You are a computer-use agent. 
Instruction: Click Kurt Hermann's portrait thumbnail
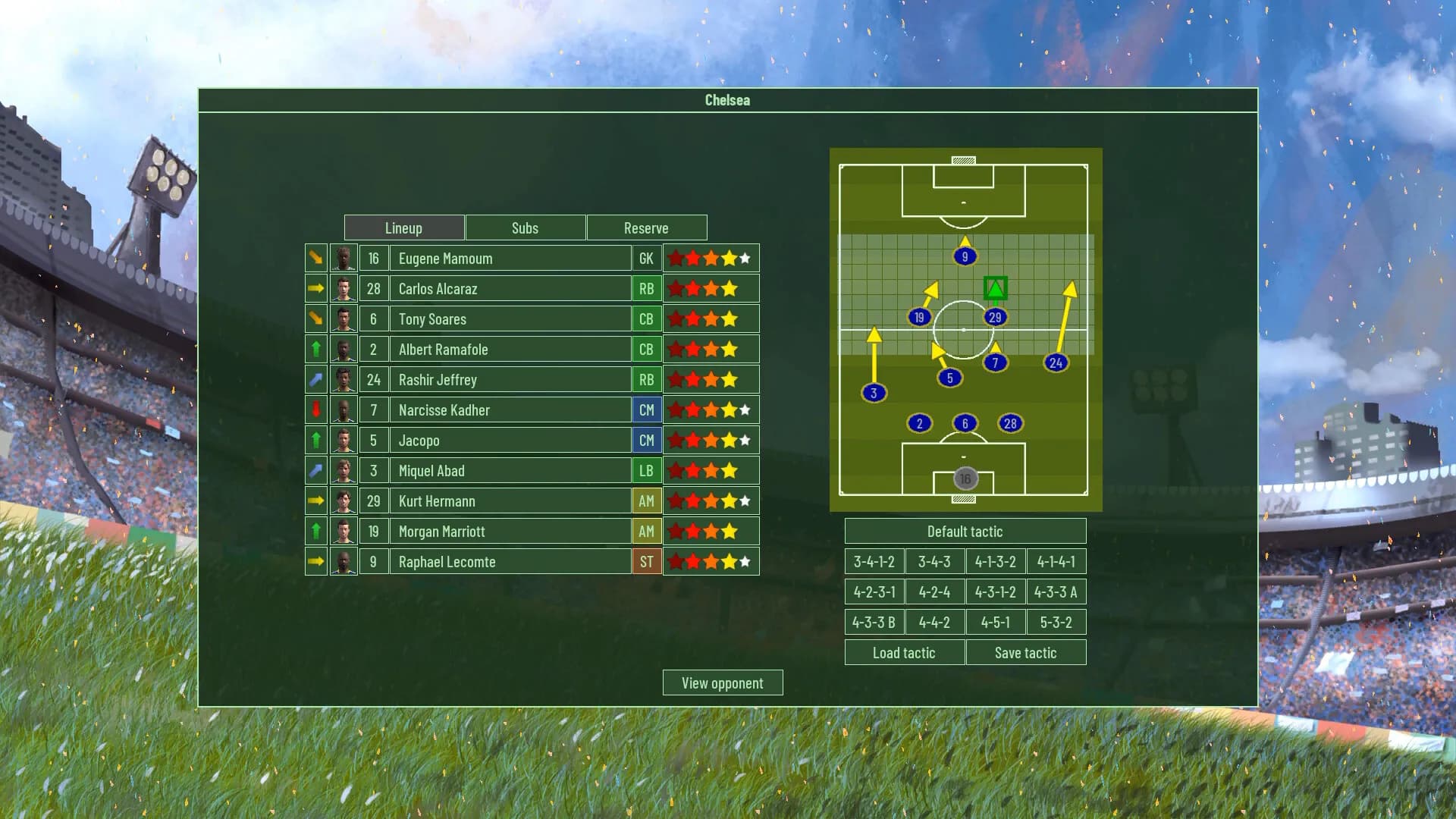[344, 500]
